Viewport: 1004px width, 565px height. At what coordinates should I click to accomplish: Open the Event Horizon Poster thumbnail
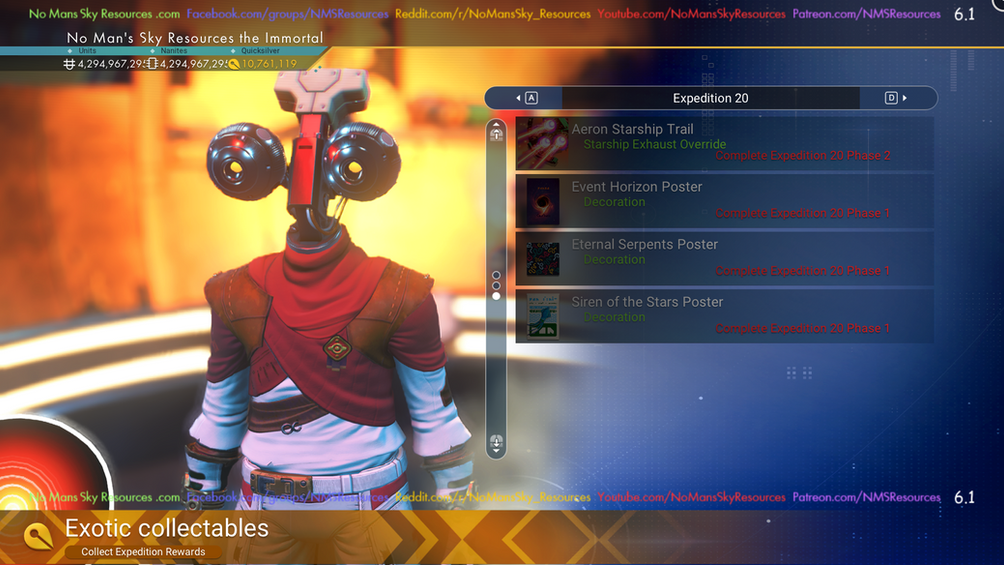[543, 201]
